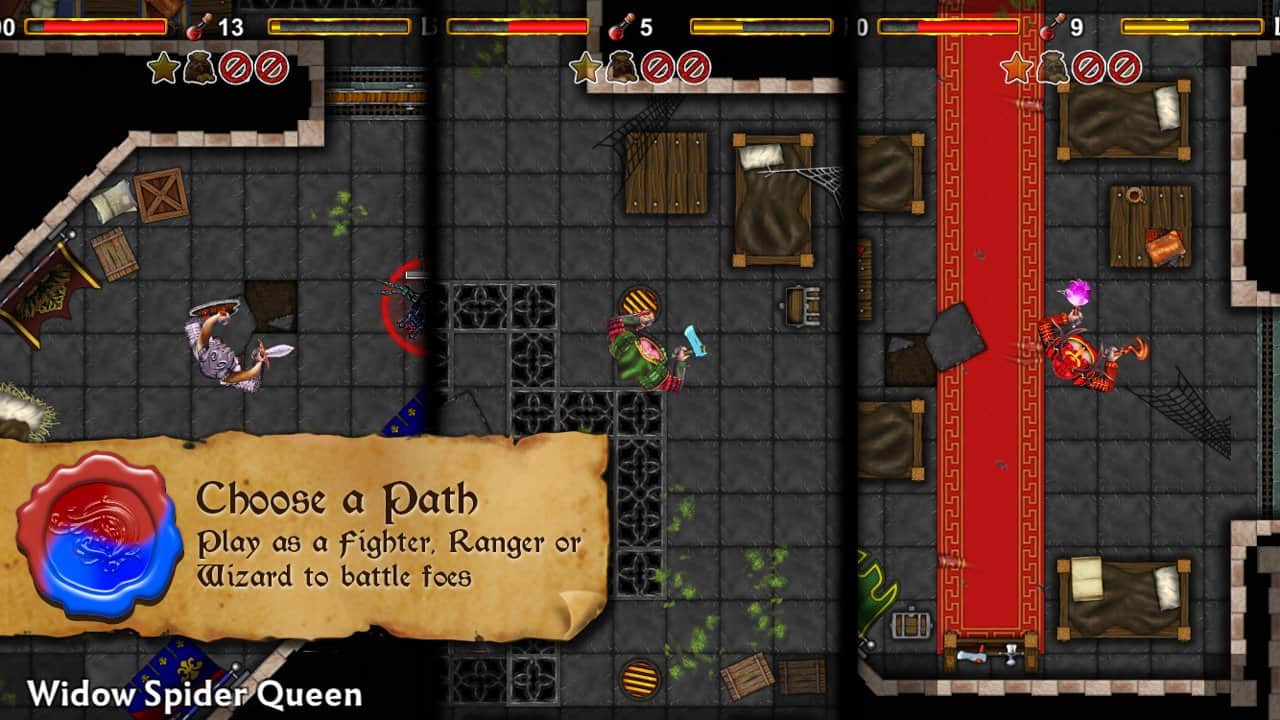Expand the Choose a Path scroll banner
The height and width of the screenshot is (720, 1280).
click(x=330, y=530)
